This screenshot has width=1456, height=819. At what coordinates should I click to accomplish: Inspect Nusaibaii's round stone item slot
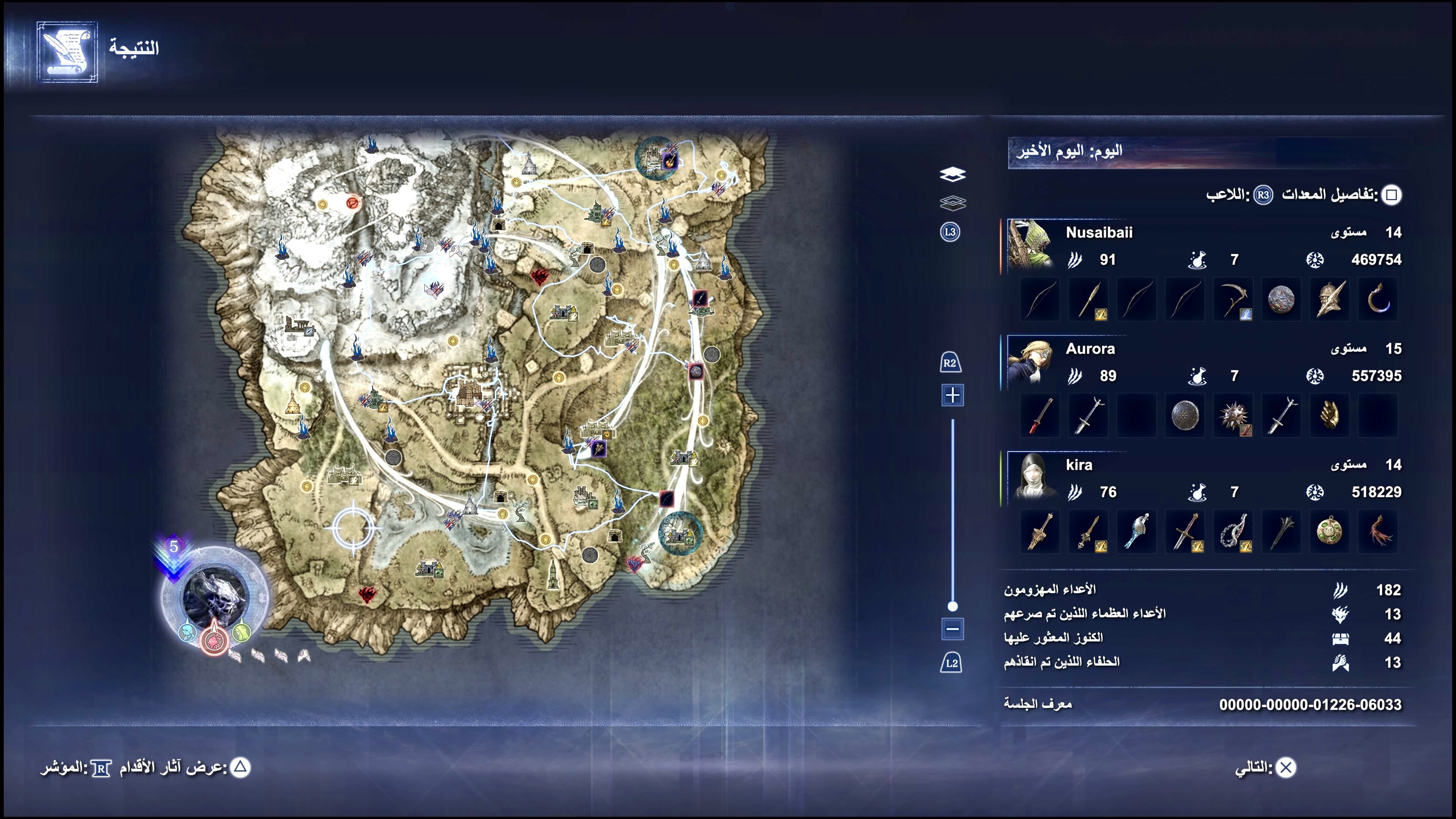tap(1281, 300)
